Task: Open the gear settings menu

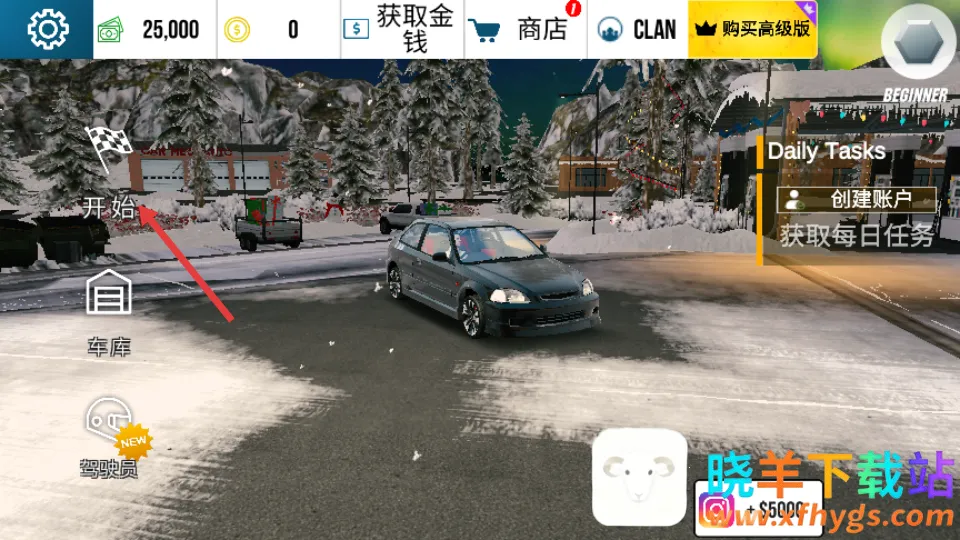Action: click(47, 29)
